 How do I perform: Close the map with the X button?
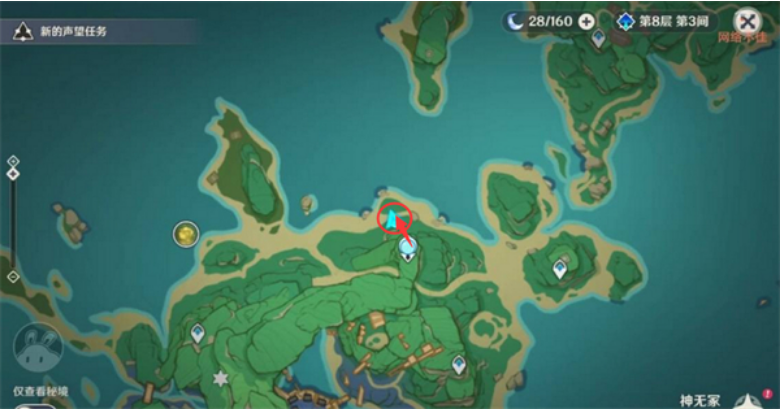pyautogui.click(x=747, y=21)
